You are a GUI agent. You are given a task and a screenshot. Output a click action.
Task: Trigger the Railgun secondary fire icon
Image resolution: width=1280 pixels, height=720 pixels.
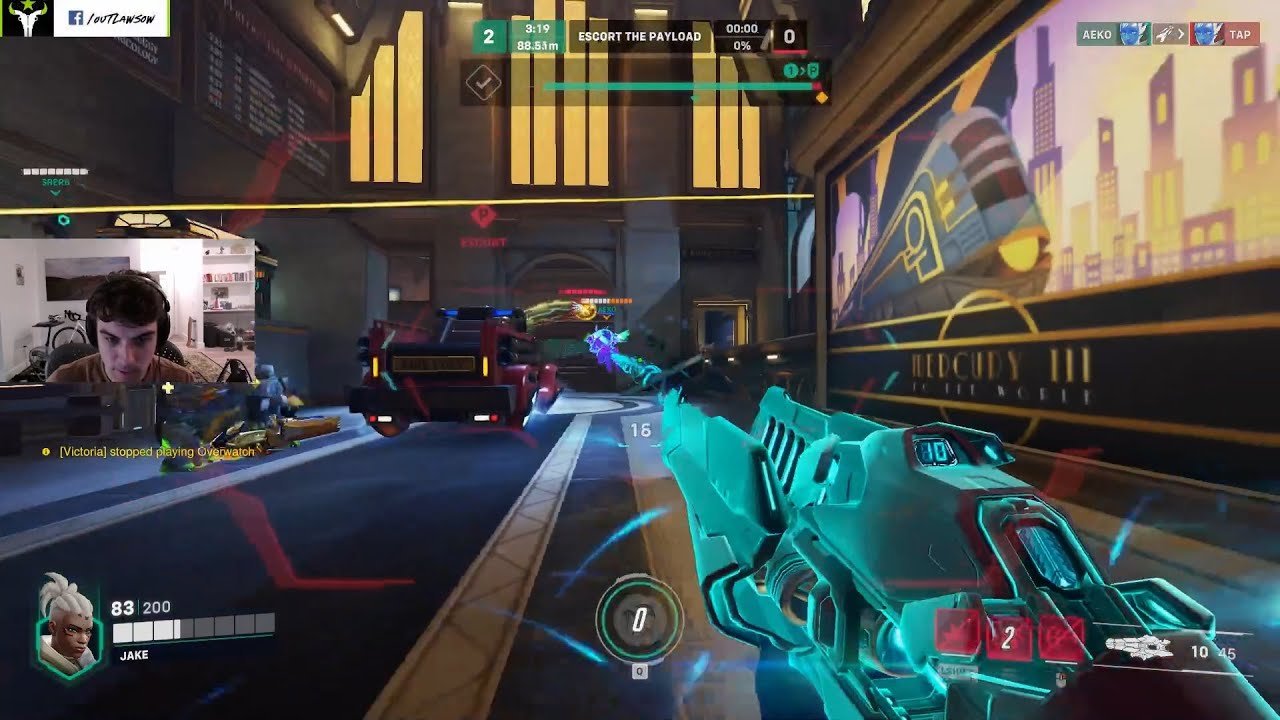coord(1059,637)
